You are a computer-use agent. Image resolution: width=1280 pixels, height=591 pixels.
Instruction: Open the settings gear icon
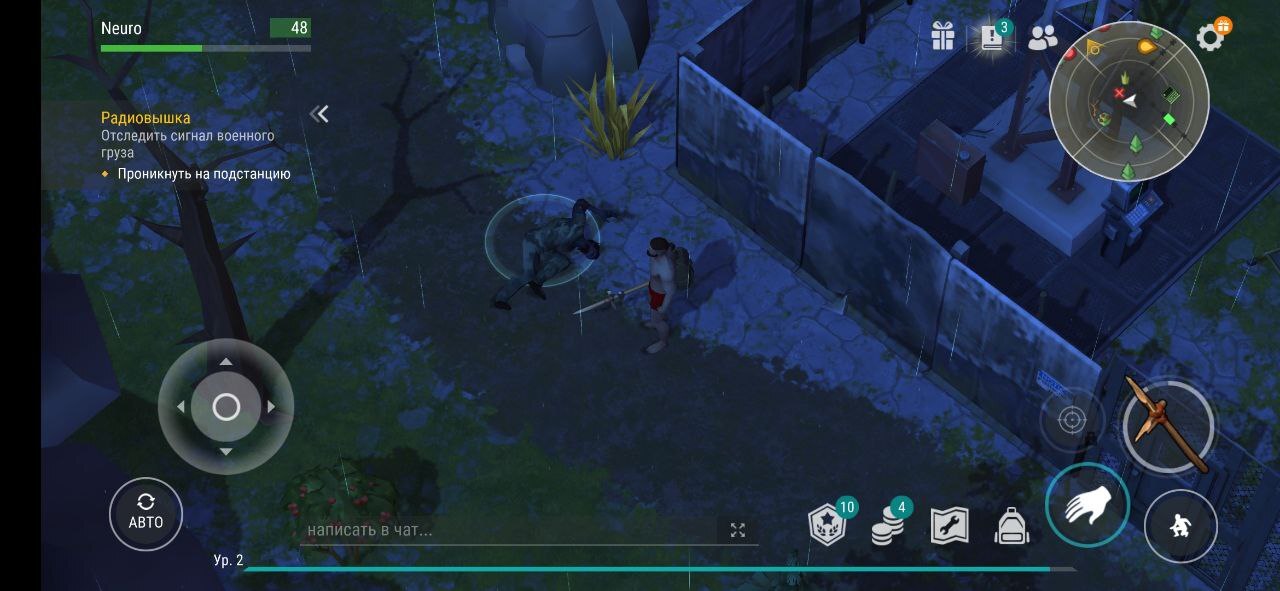(1210, 38)
